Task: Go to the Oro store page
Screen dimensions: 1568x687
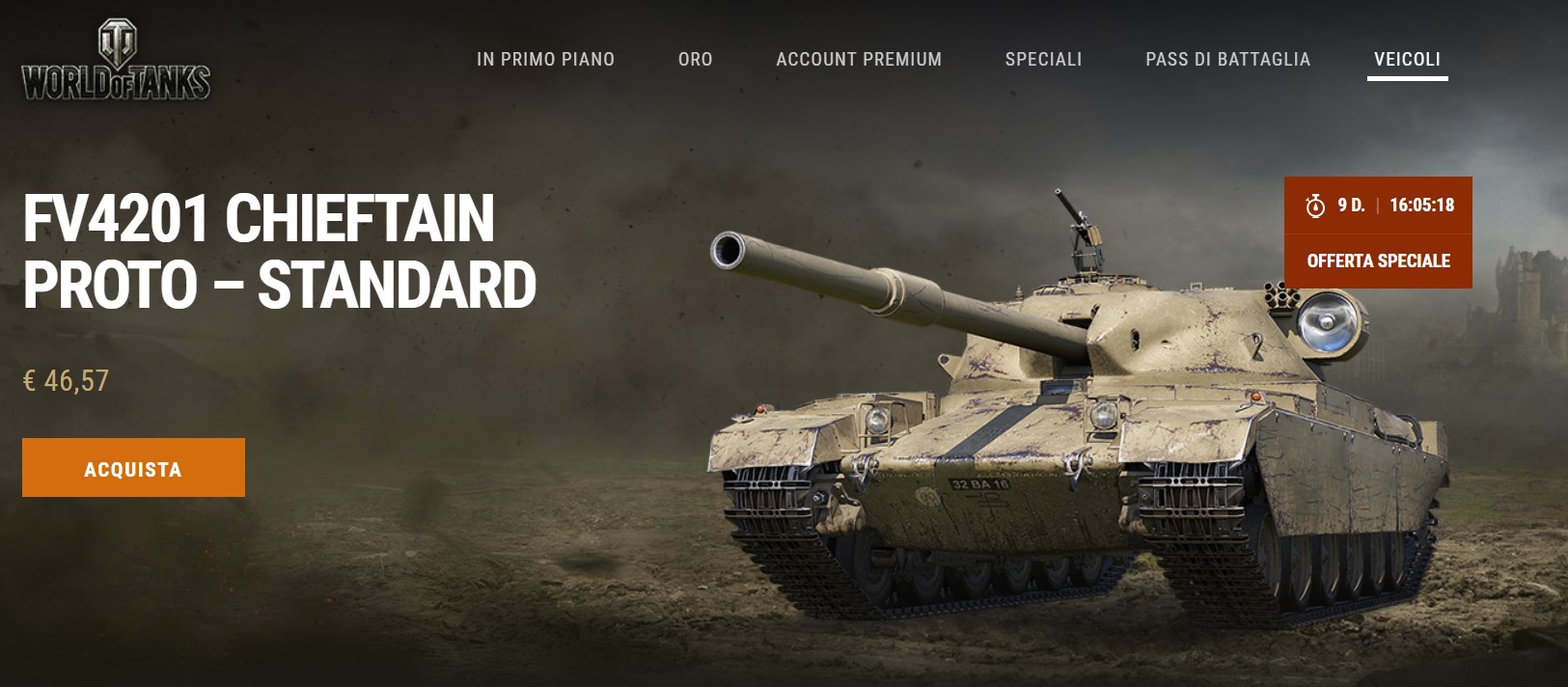Action: (x=695, y=60)
